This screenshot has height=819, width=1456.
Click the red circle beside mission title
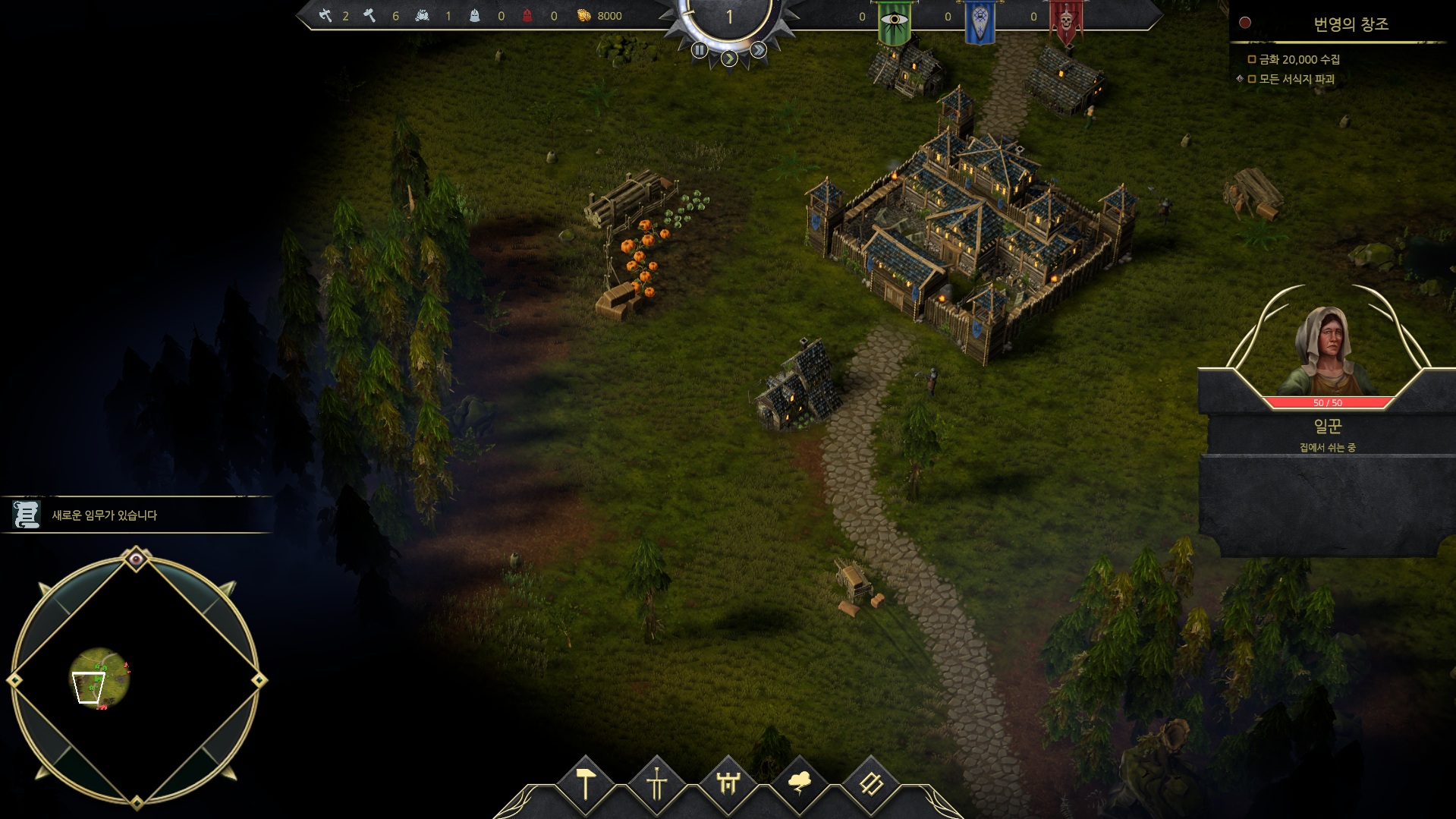1245,23
